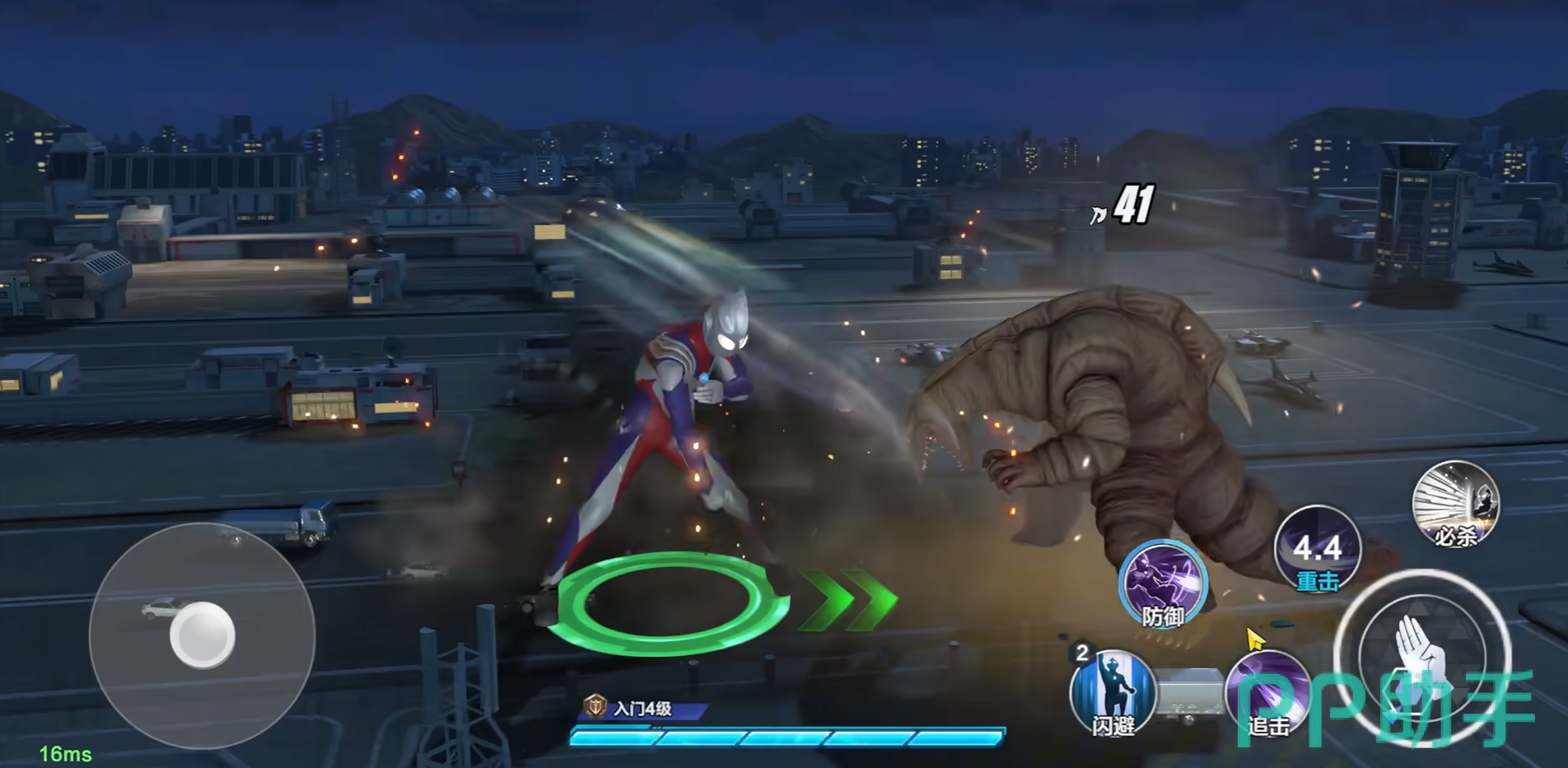Tap the 闪避 dodge skill
The width and height of the screenshot is (1568, 768).
tap(1112, 691)
